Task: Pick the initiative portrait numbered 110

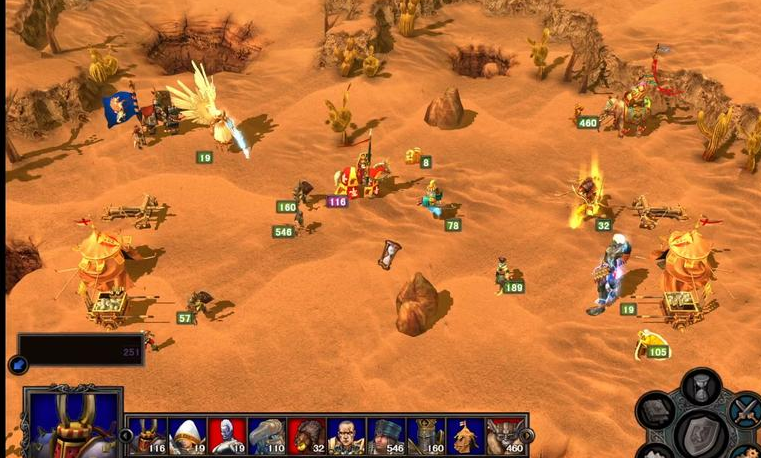Action: (x=267, y=436)
